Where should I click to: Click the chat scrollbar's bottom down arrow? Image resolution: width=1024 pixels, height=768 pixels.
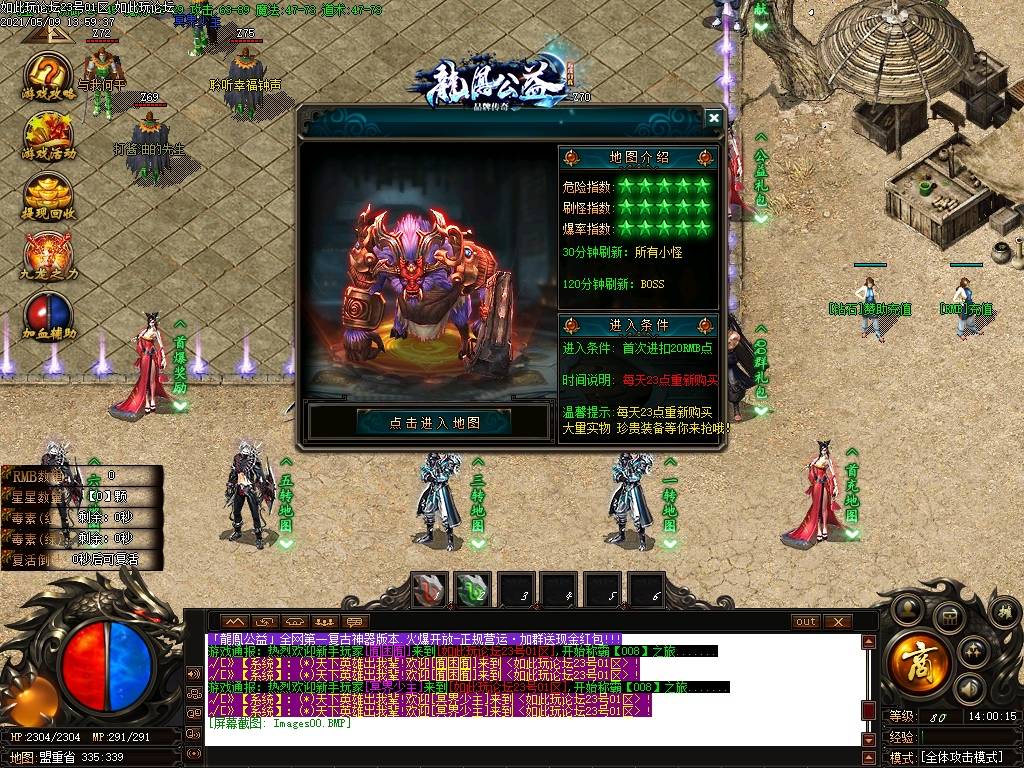tap(869, 738)
